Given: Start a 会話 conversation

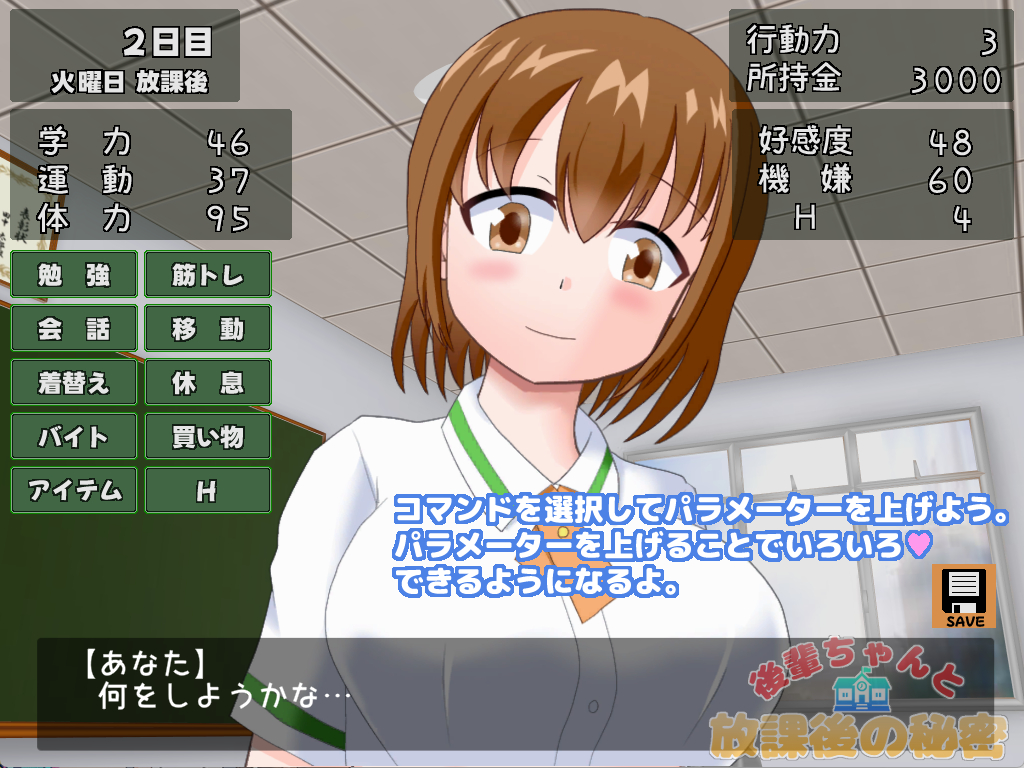Looking at the screenshot, I should point(74,329).
